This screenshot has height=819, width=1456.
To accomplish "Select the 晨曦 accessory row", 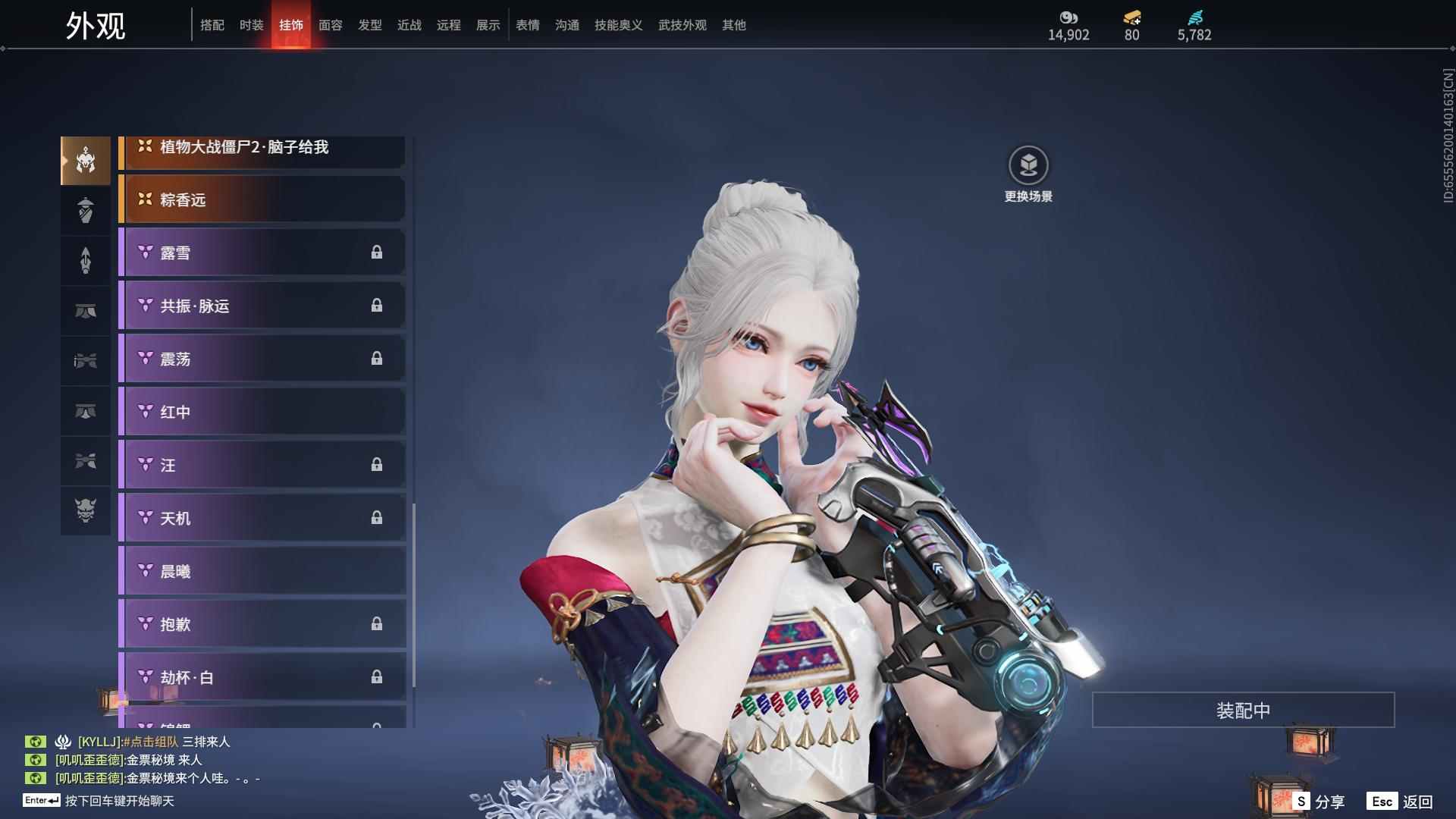I will pyautogui.click(x=262, y=571).
